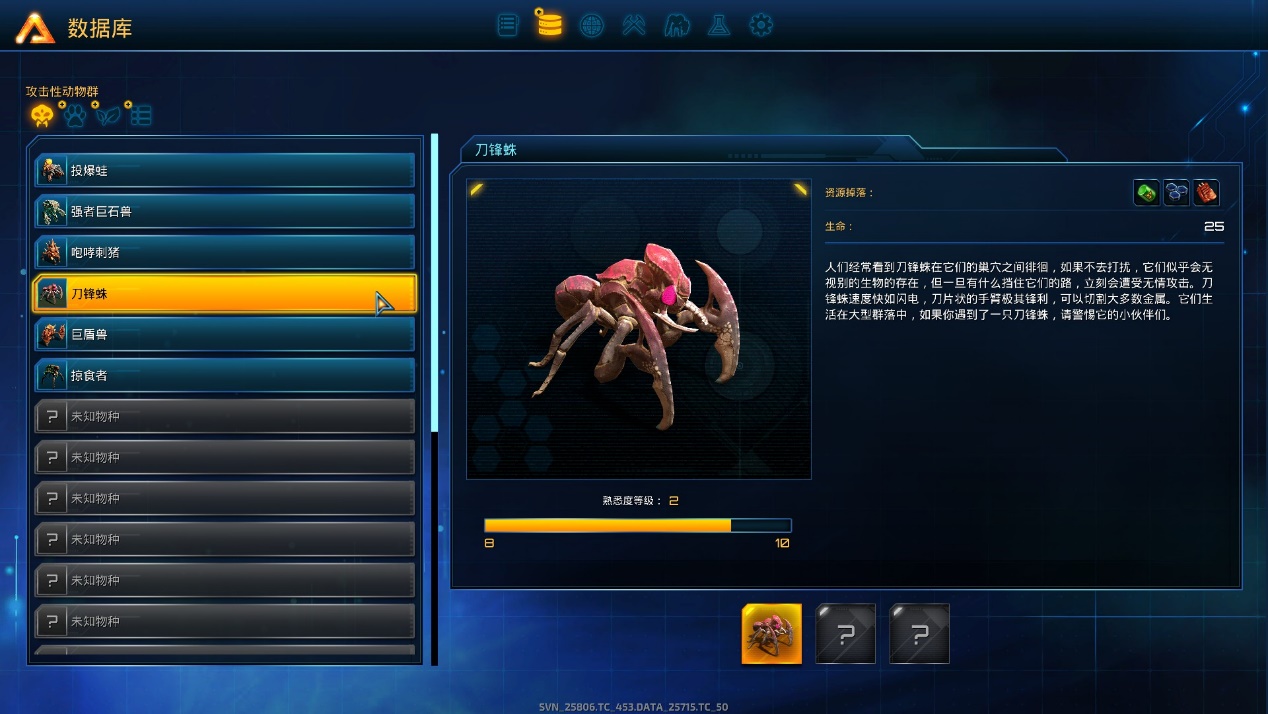Choose 咆哮刺猪 from the creature list
Image resolution: width=1268 pixels, height=714 pixels.
pos(224,253)
